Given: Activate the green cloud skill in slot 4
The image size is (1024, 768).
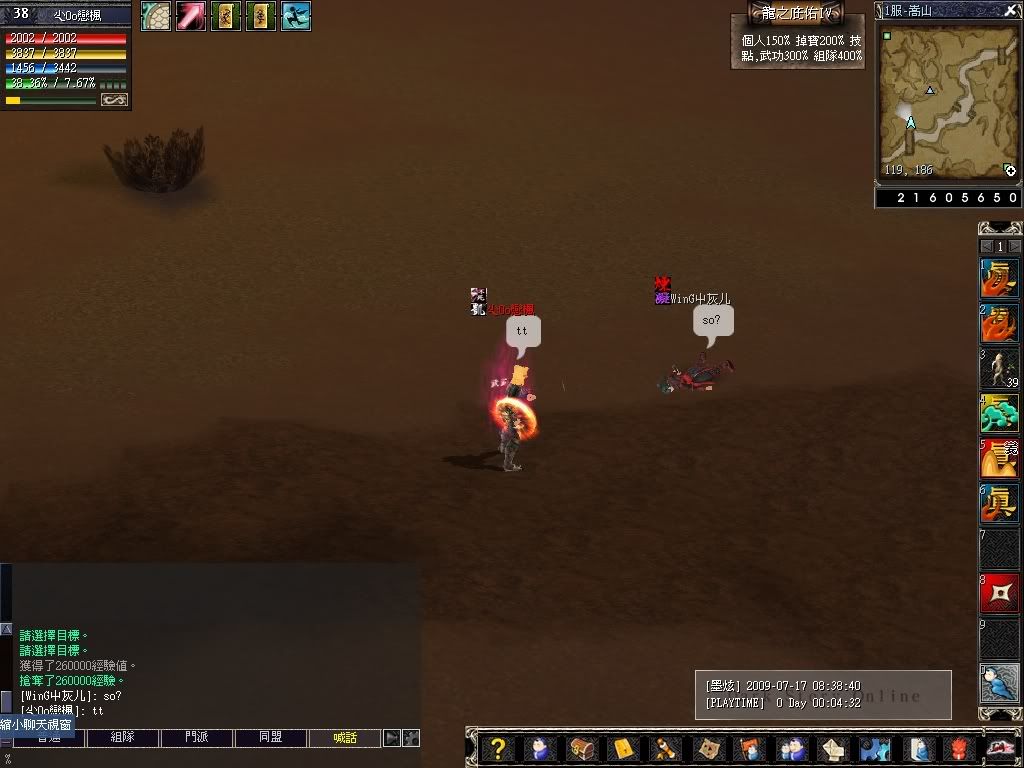Looking at the screenshot, I should [x=999, y=413].
